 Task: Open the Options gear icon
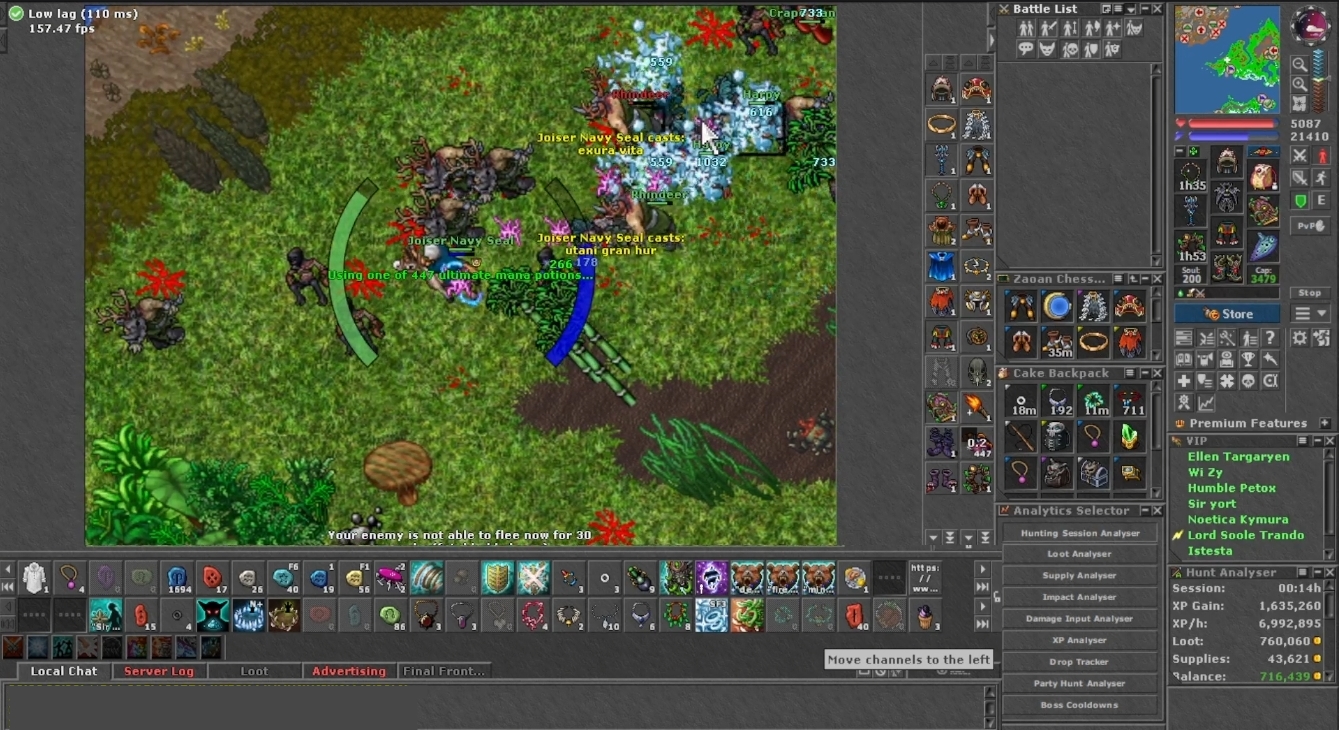point(1300,338)
